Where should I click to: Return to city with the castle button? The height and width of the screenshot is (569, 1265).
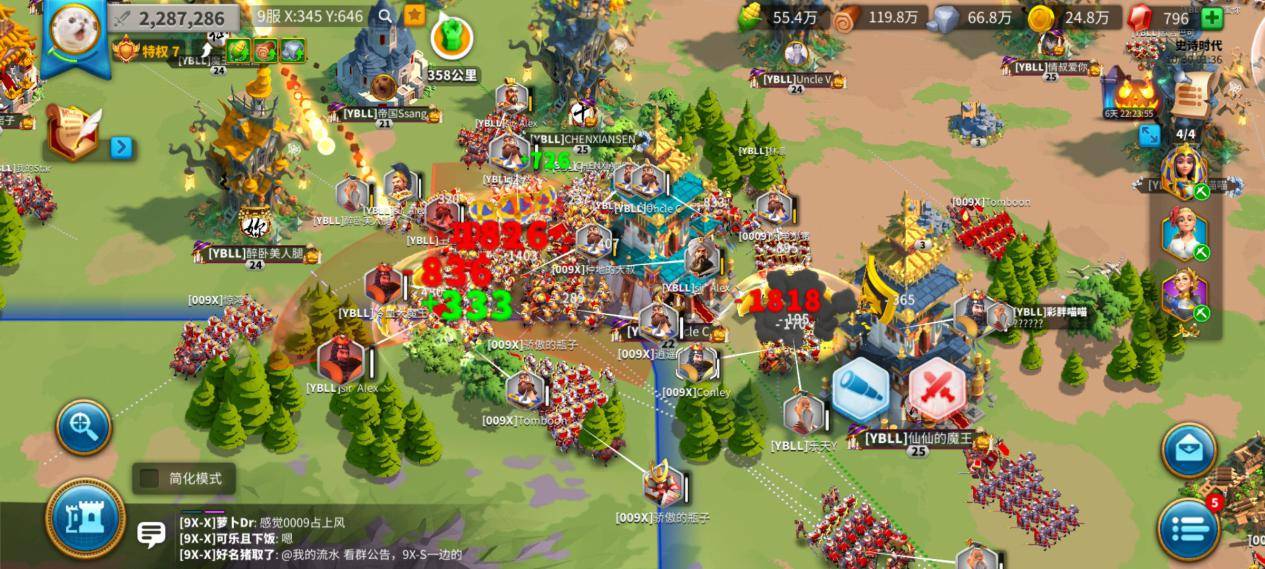pos(85,518)
